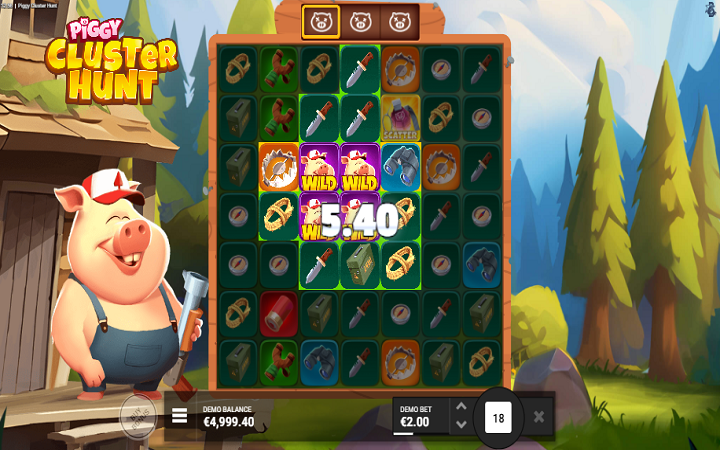Cancel autoplay with the X button
This screenshot has width=720, height=450.
coord(539,416)
